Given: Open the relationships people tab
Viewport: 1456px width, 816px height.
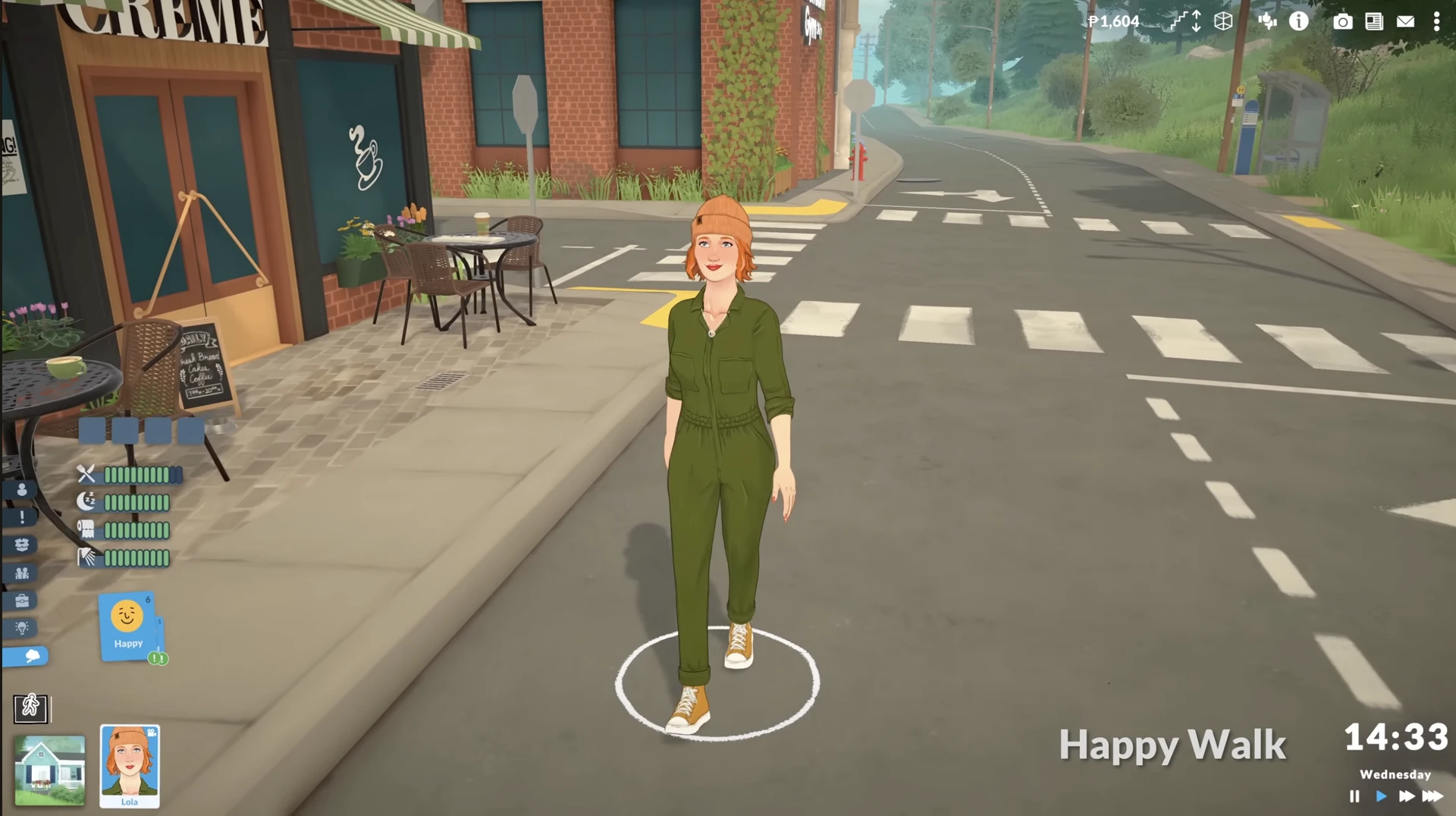Looking at the screenshot, I should (x=22, y=573).
